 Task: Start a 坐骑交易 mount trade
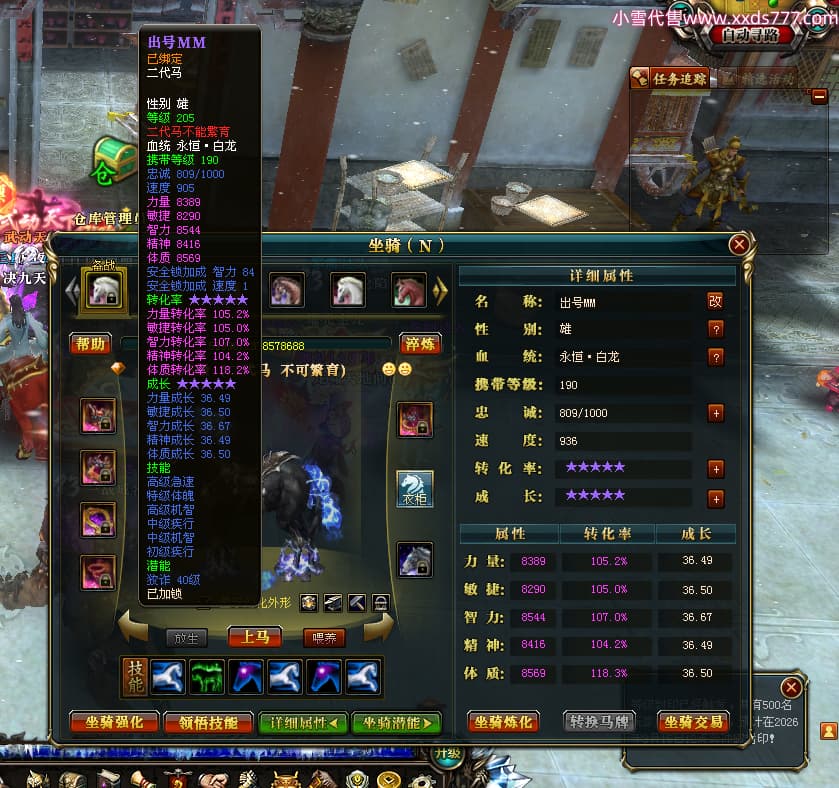click(693, 722)
